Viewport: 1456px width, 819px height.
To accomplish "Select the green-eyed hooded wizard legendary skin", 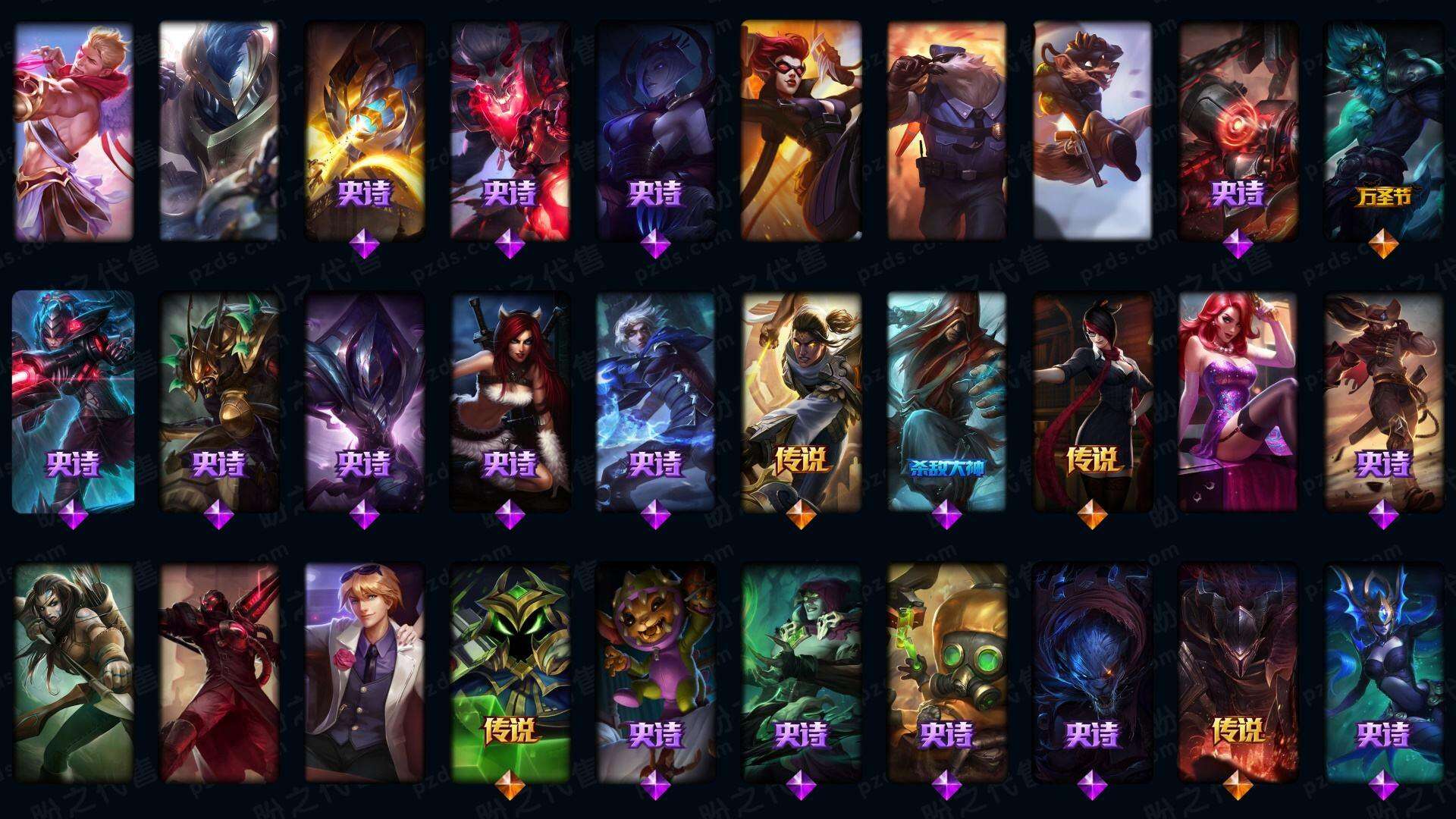I will pyautogui.click(x=510, y=672).
